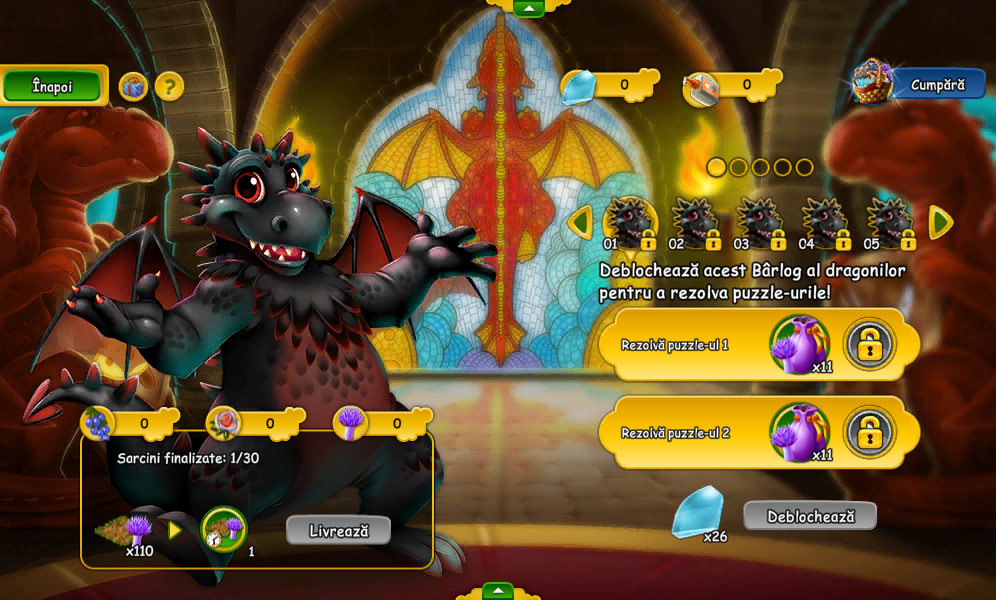The width and height of the screenshot is (996, 600).
Task: Open the gift box icon
Action: tap(133, 87)
